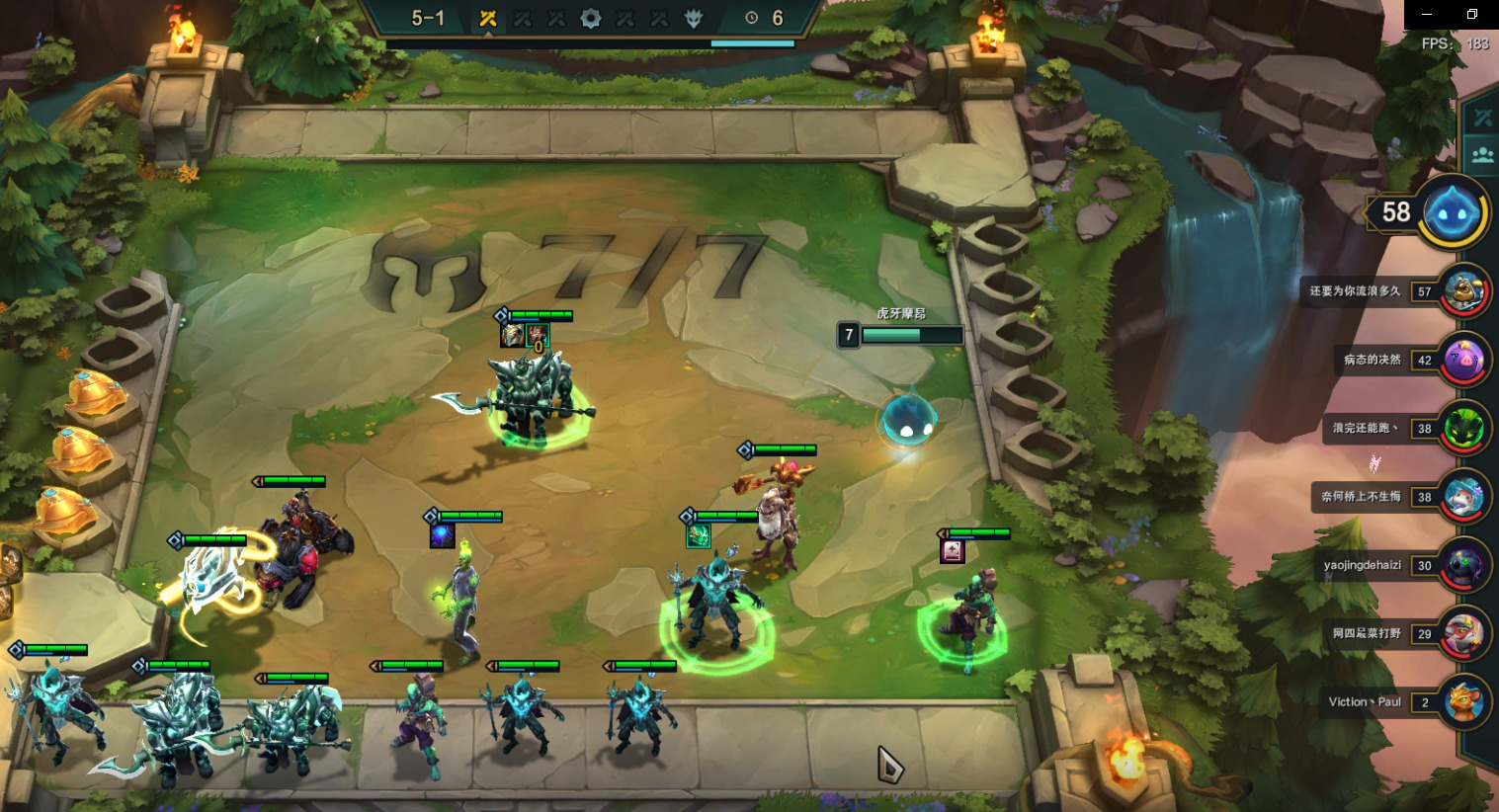Viewport: 1499px width, 812px height.
Task: Minimize the game window
Action: coord(1426,14)
